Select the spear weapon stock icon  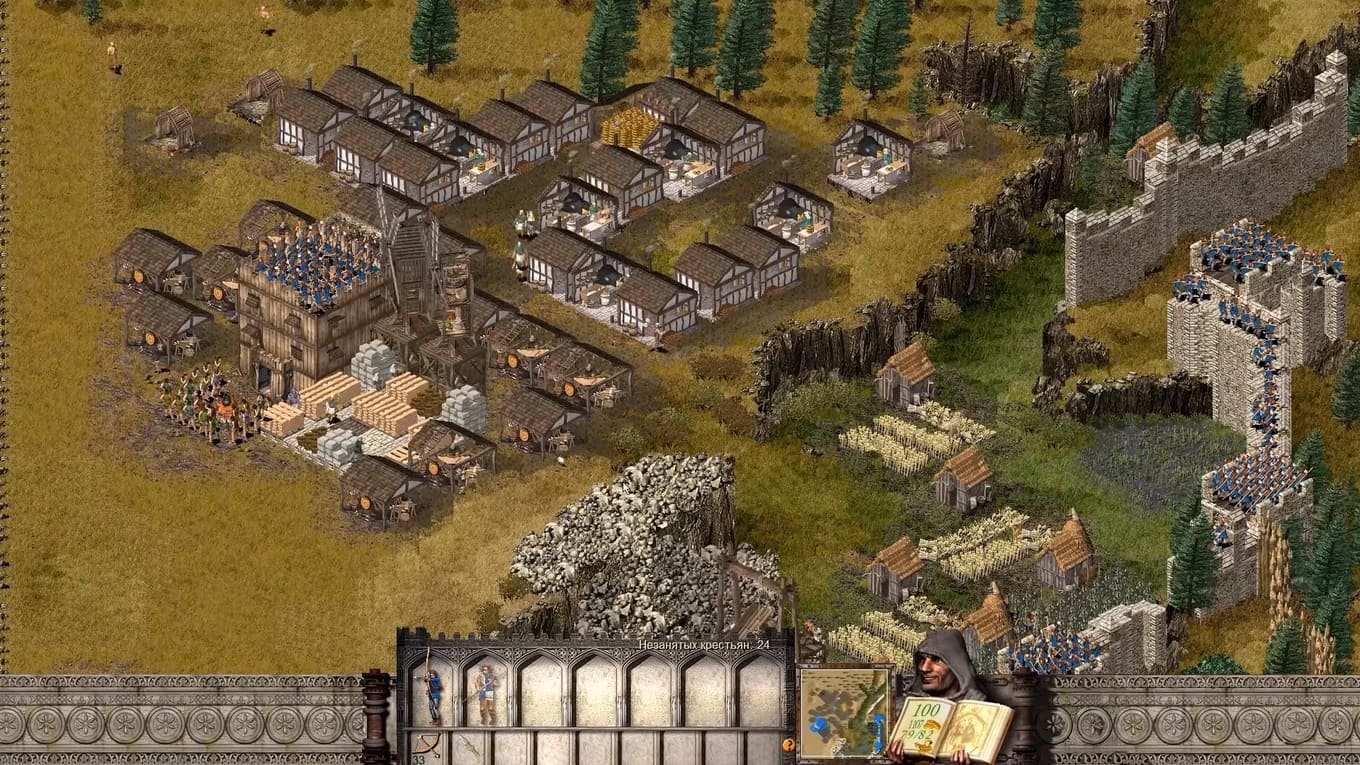pyautogui.click(x=468, y=748)
